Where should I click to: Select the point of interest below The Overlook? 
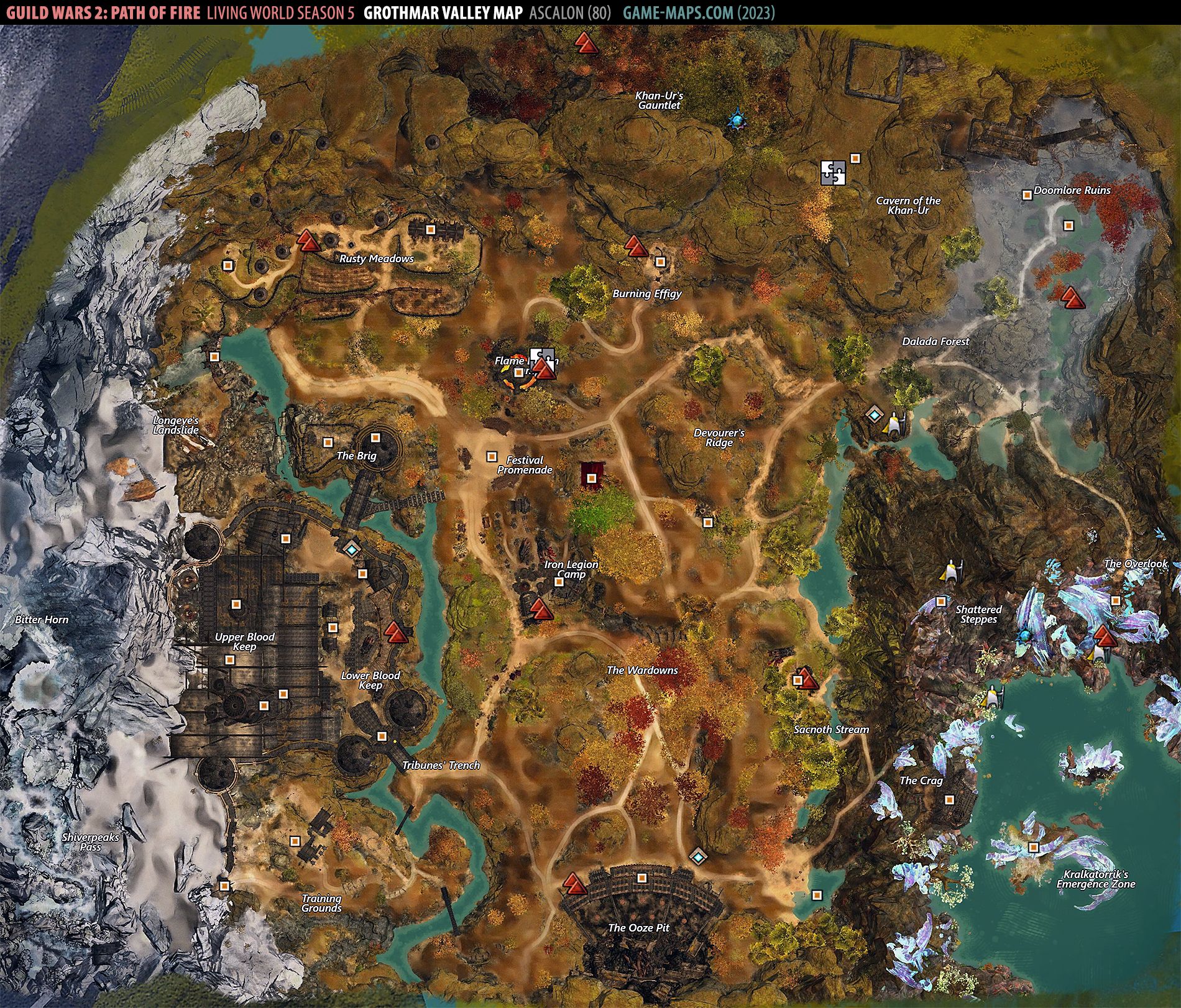[1116, 601]
